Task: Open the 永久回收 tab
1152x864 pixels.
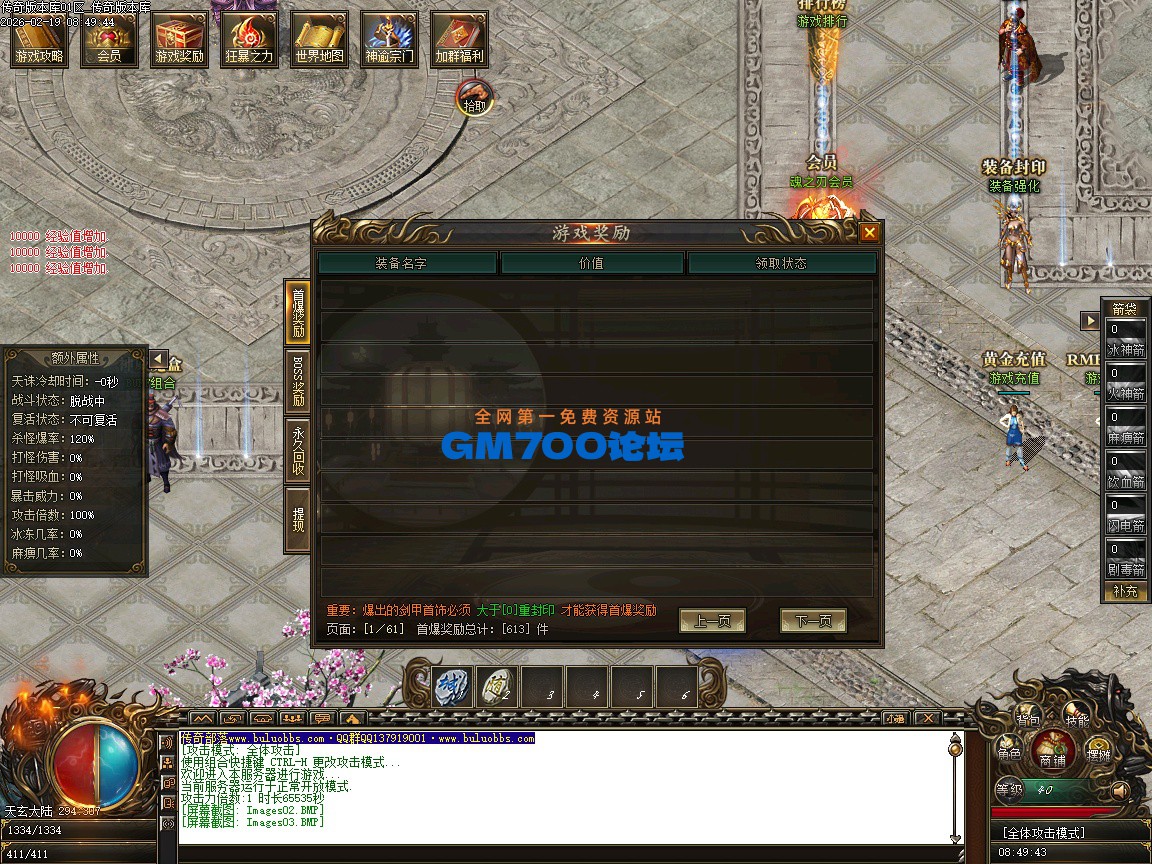Action: 297,449
